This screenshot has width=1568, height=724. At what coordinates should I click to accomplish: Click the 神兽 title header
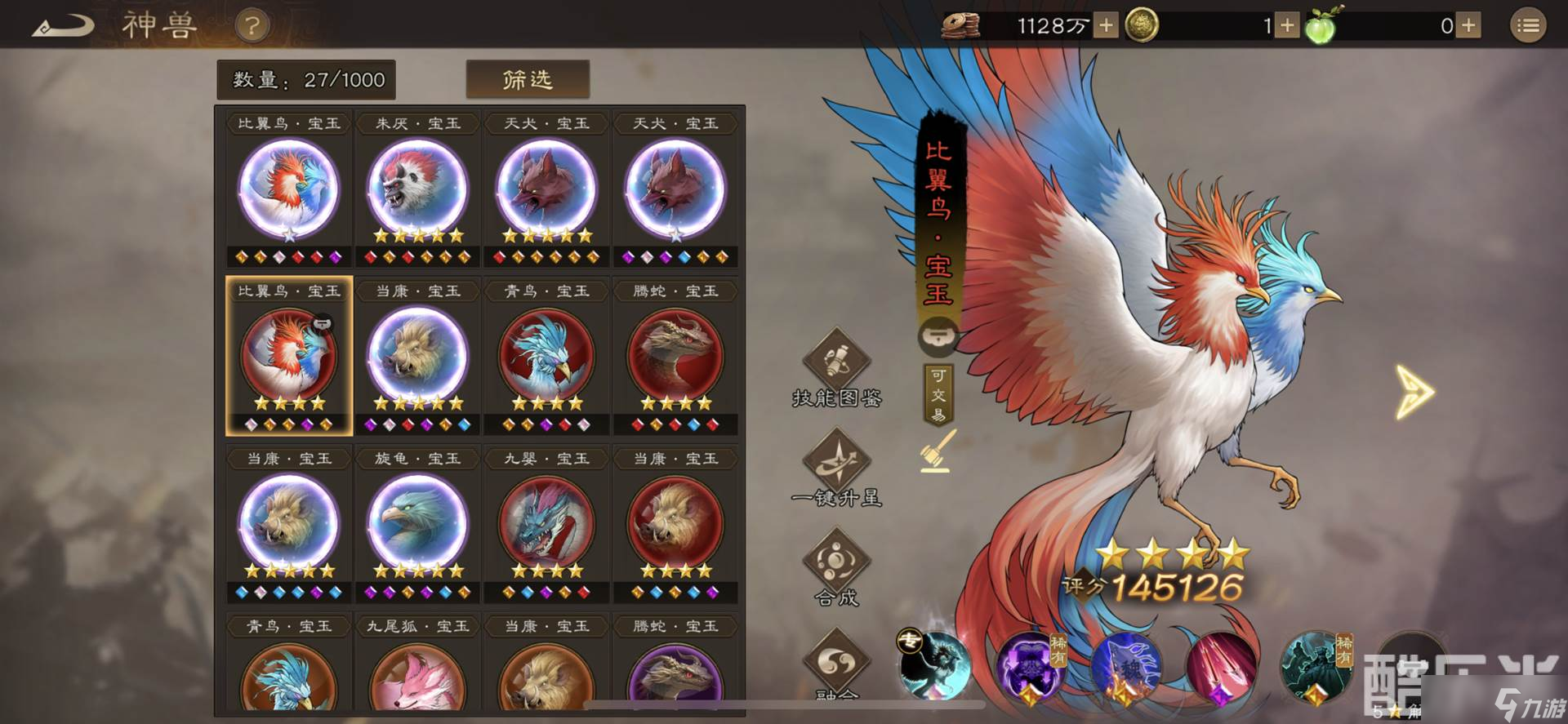[161, 25]
